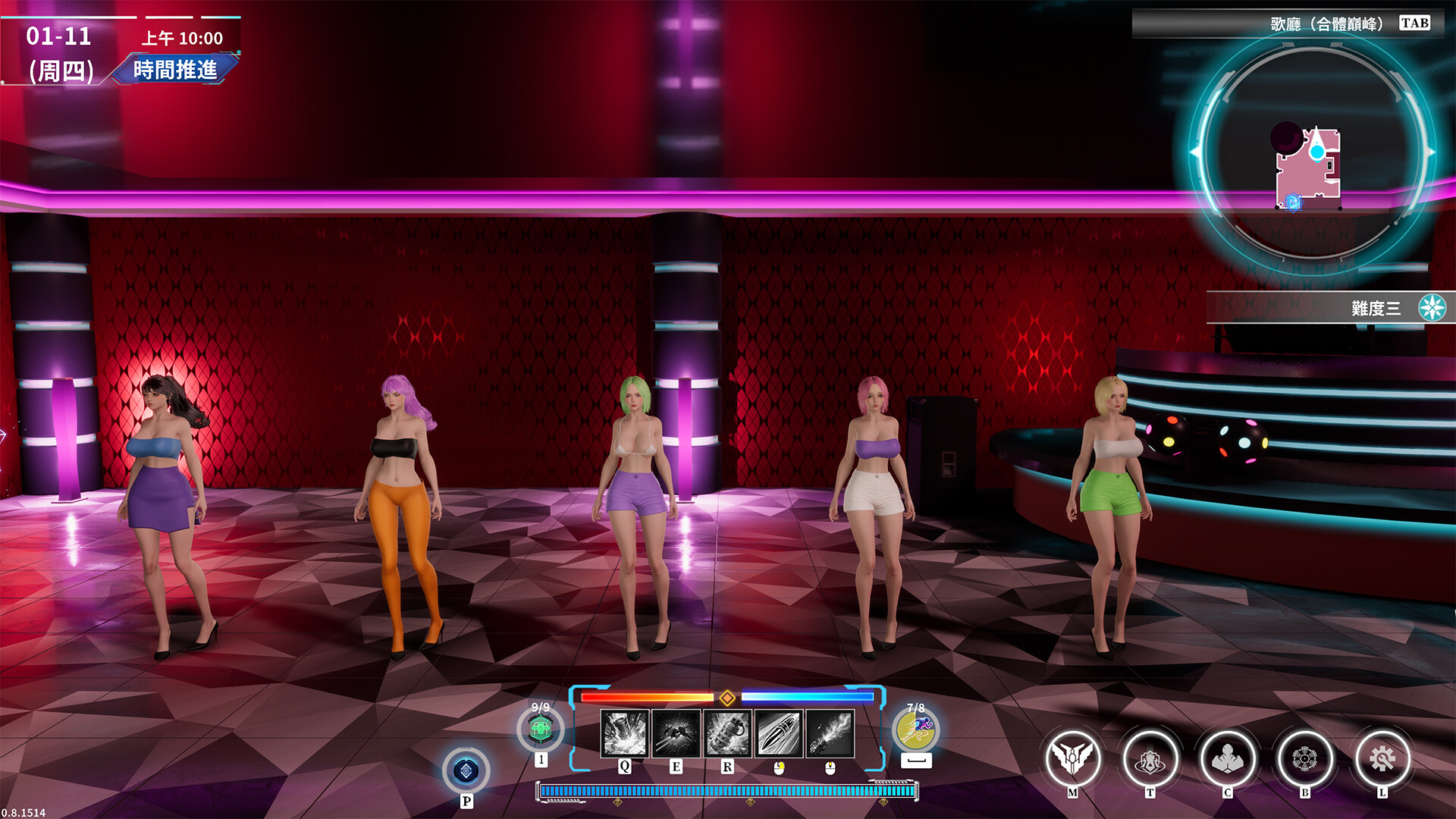
Task: Open the winged mecha emblem menu
Action: coord(1072,758)
